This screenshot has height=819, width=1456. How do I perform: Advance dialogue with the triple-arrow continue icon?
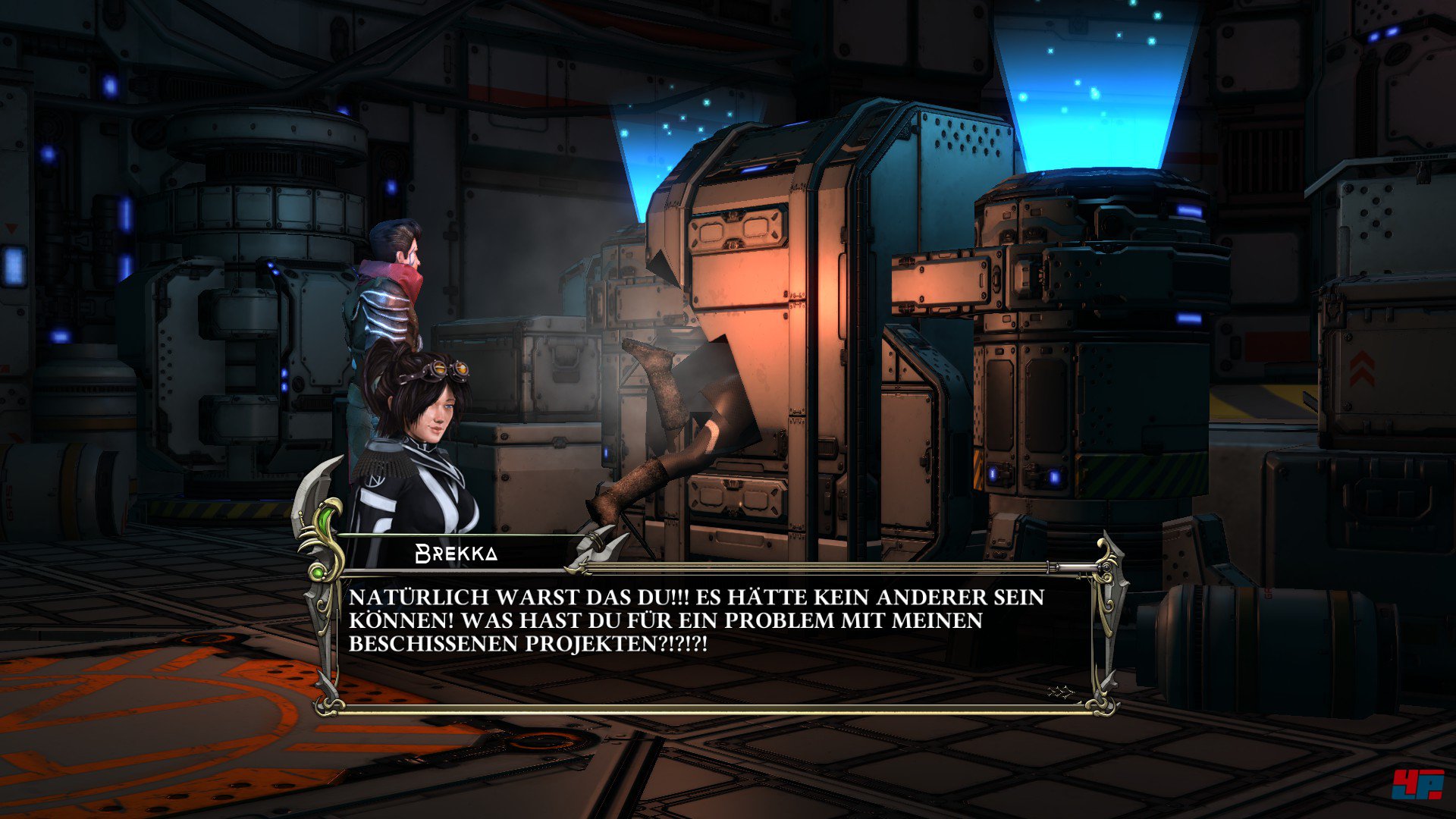pyautogui.click(x=1060, y=692)
